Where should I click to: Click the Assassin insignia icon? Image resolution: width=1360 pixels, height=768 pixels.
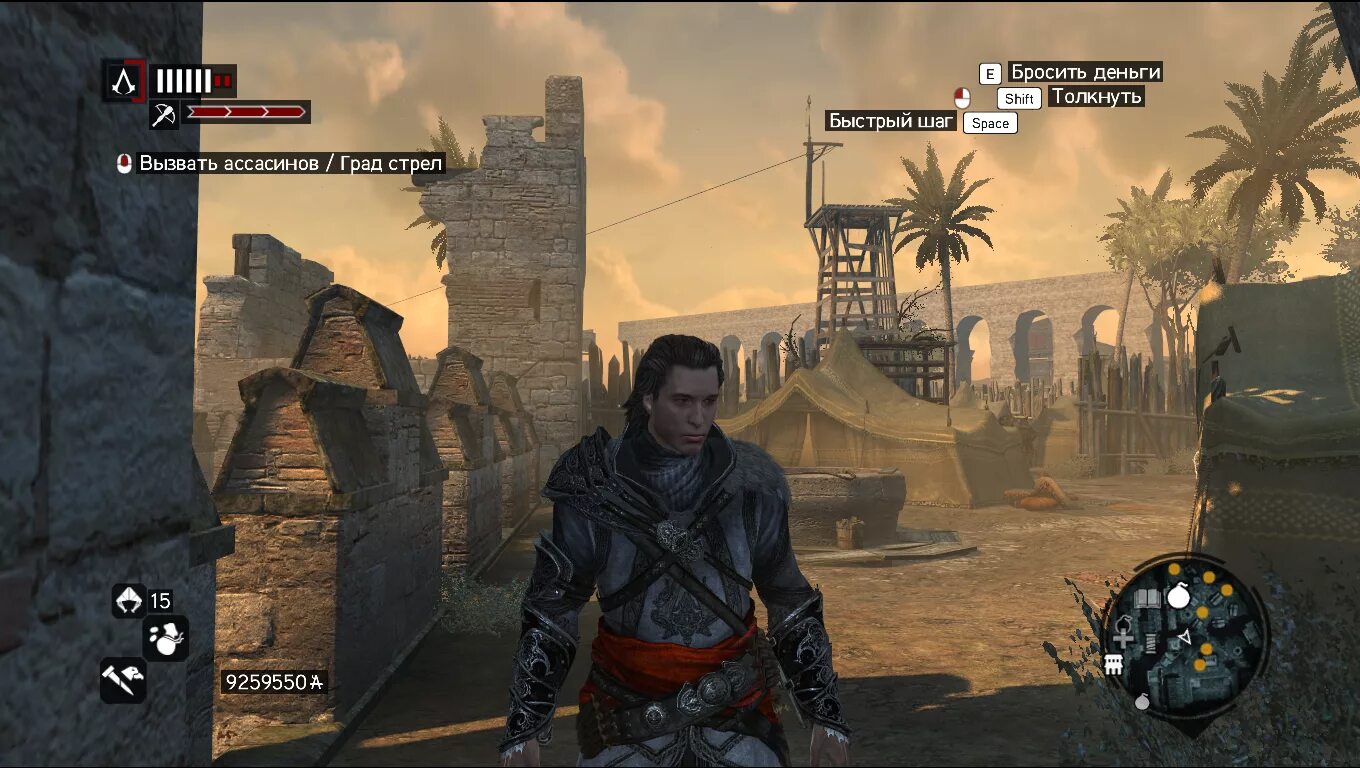coord(124,80)
